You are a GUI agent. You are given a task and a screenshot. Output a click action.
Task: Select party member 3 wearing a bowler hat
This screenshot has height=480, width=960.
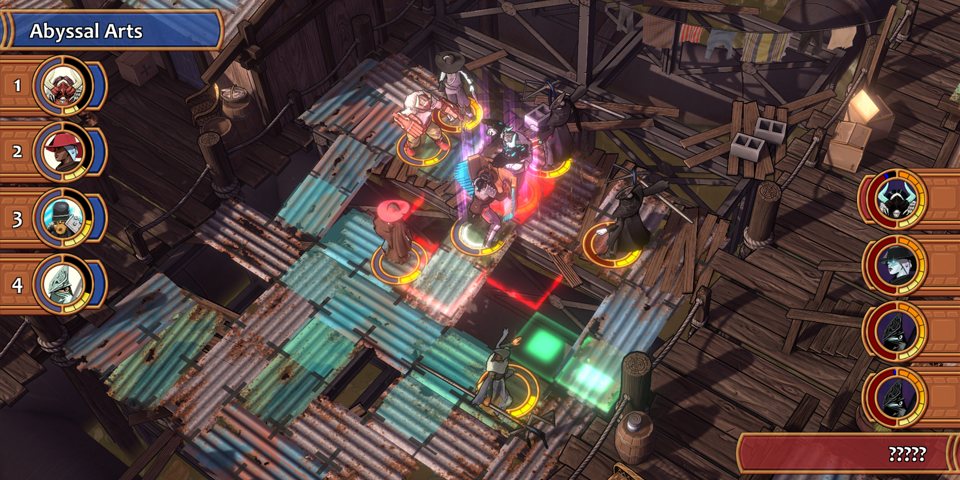point(62,216)
